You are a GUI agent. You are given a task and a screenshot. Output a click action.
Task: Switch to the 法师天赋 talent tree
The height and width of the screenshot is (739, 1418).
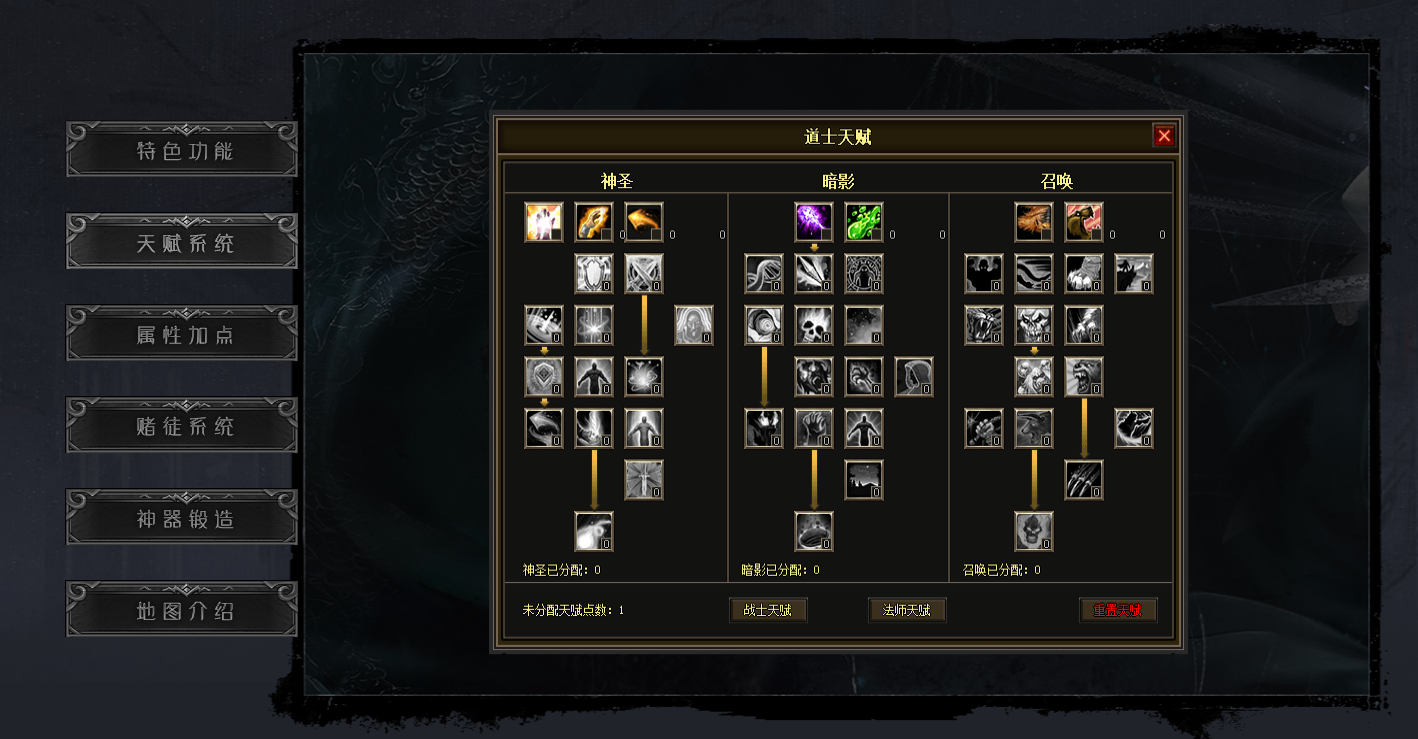pos(907,610)
